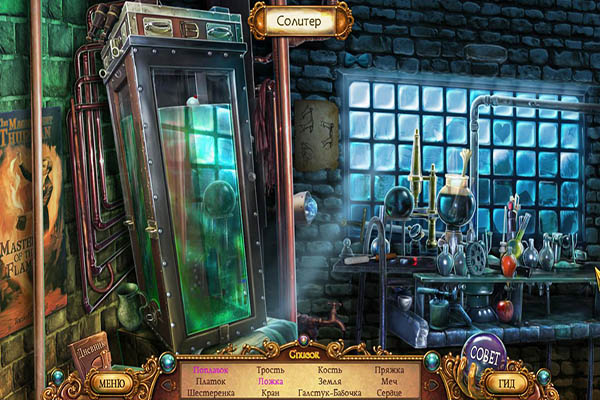600x400 pixels.
Task: Select Трость in the item list
Action: coord(270,369)
